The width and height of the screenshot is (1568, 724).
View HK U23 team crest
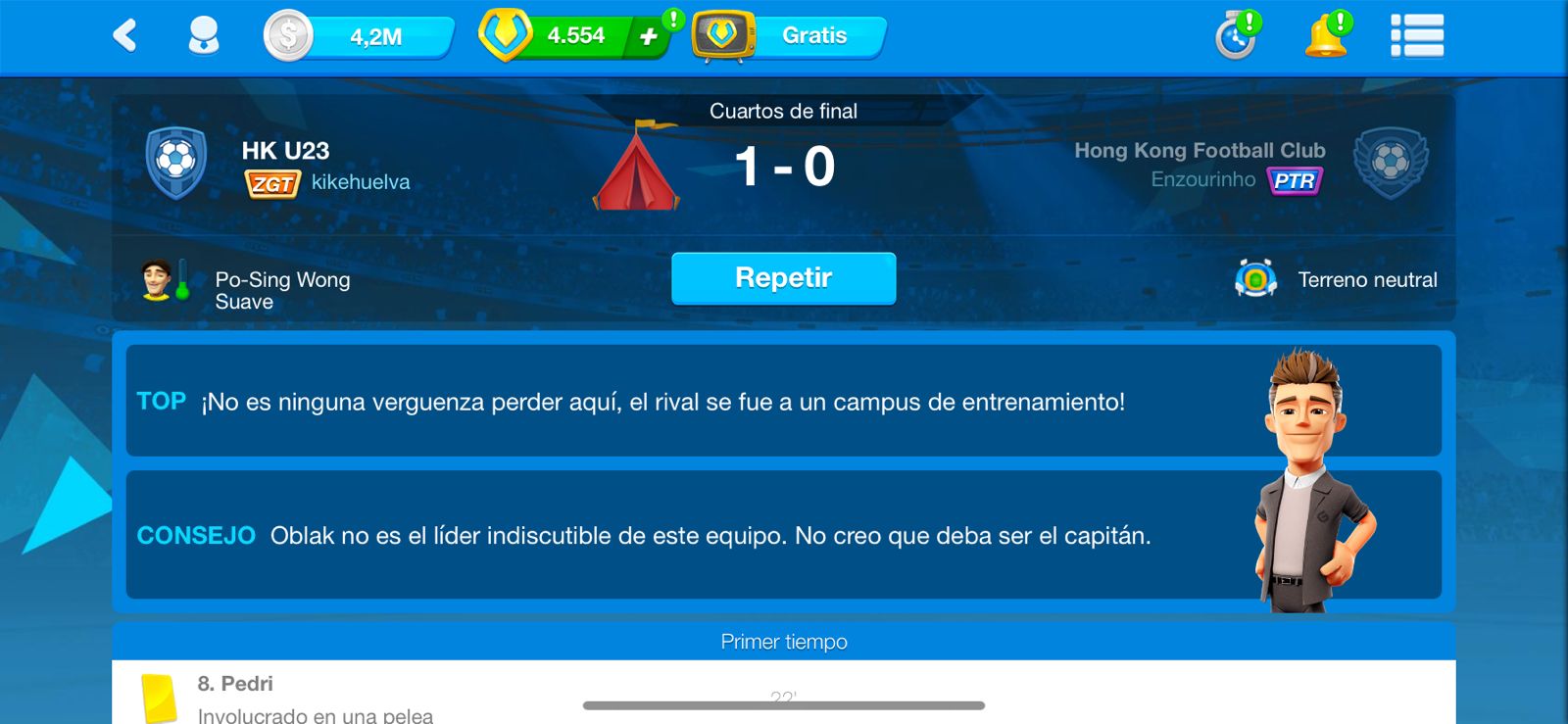176,163
